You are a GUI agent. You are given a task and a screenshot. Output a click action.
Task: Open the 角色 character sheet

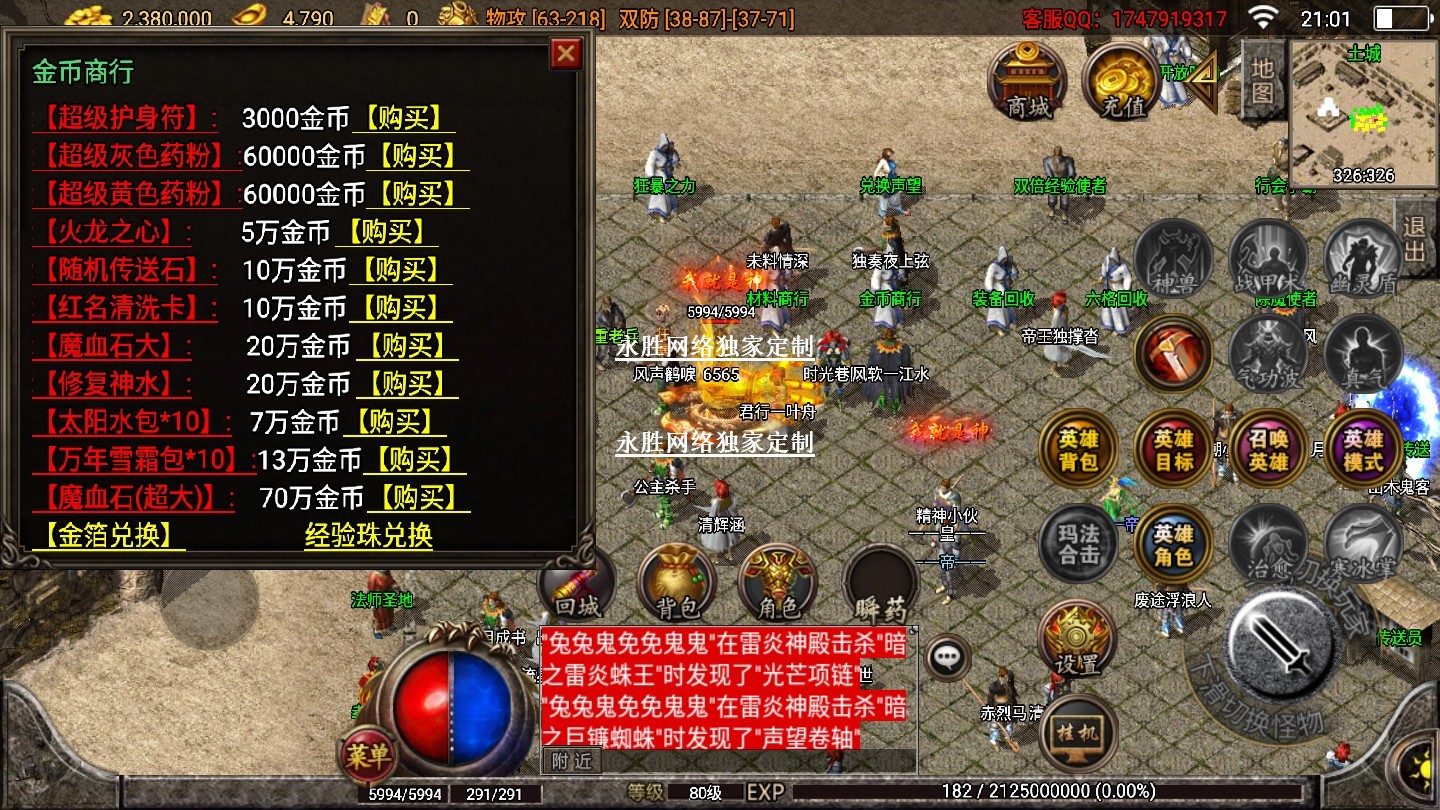pyautogui.click(x=778, y=584)
